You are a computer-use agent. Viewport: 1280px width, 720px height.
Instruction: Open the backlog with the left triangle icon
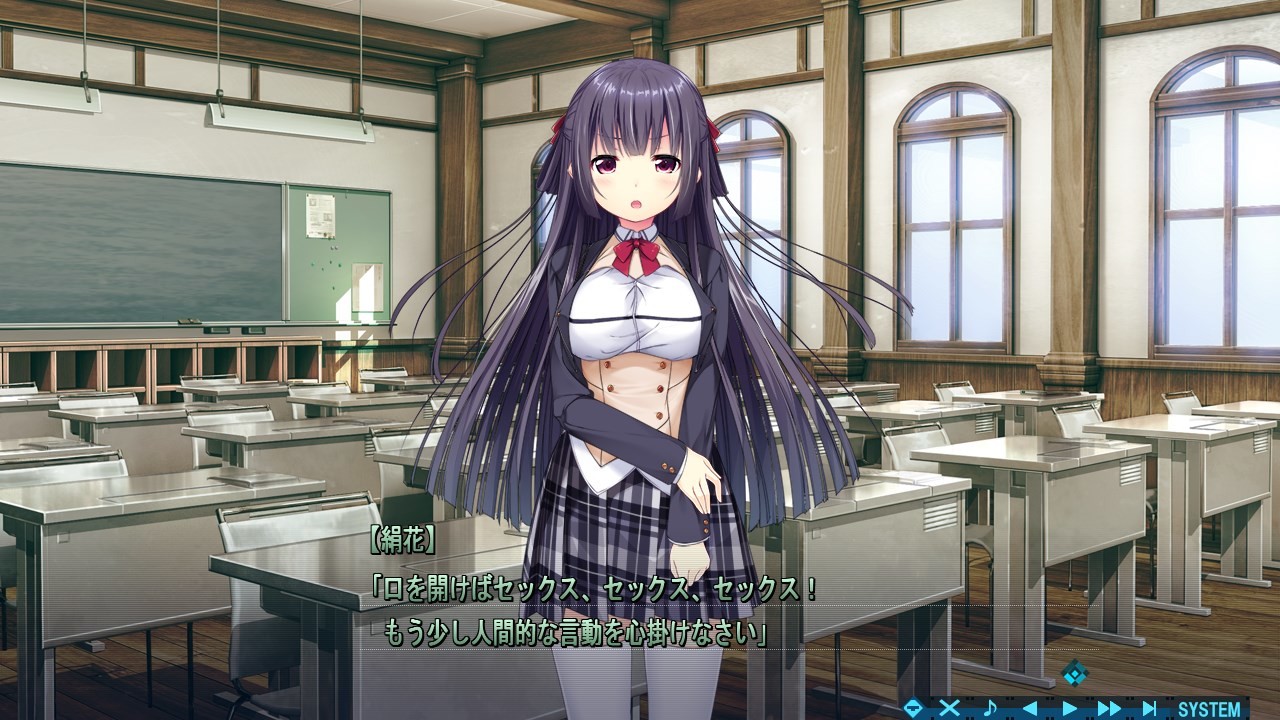click(x=1028, y=706)
